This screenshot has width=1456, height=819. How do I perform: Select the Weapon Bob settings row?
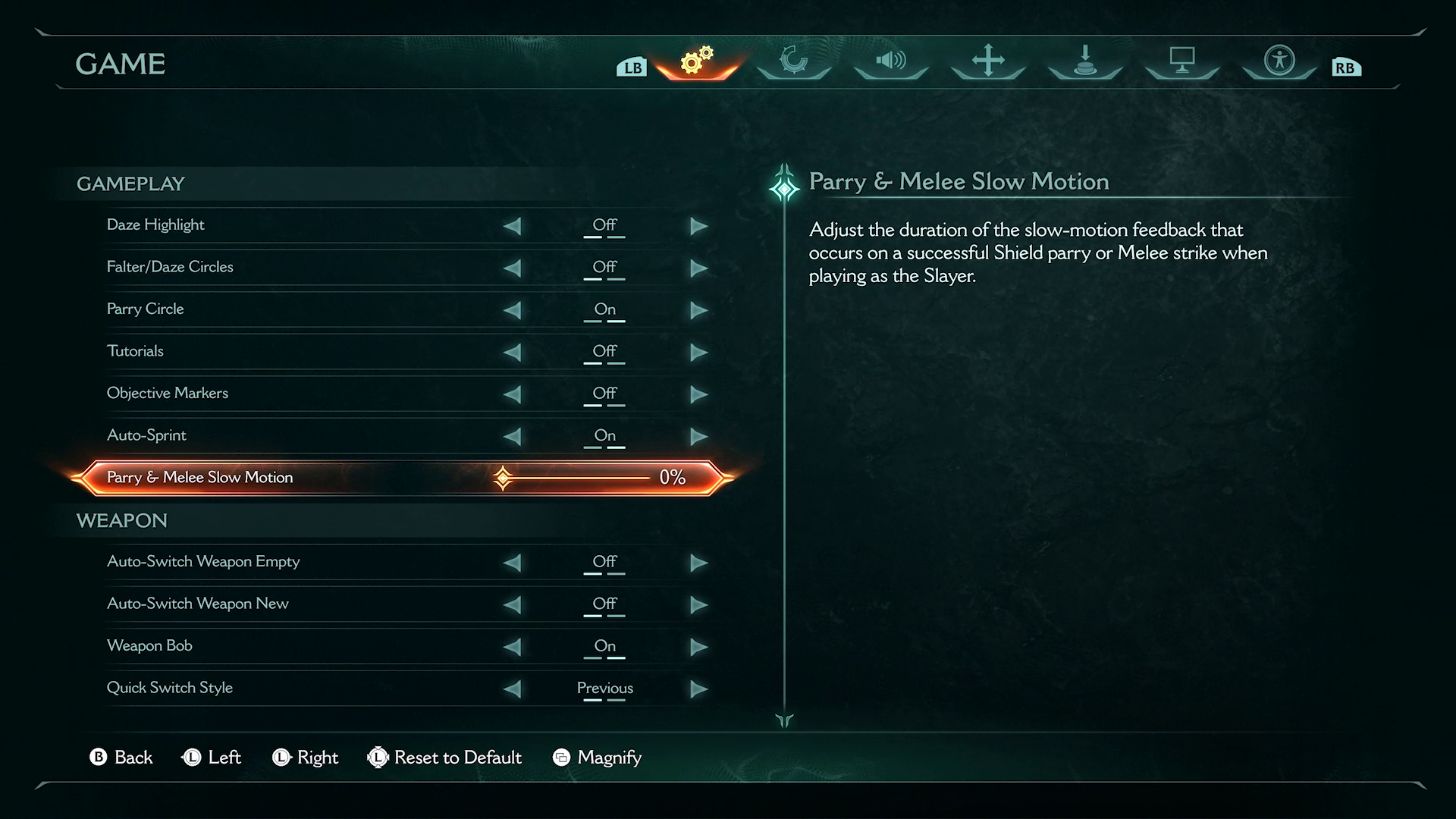click(303, 646)
